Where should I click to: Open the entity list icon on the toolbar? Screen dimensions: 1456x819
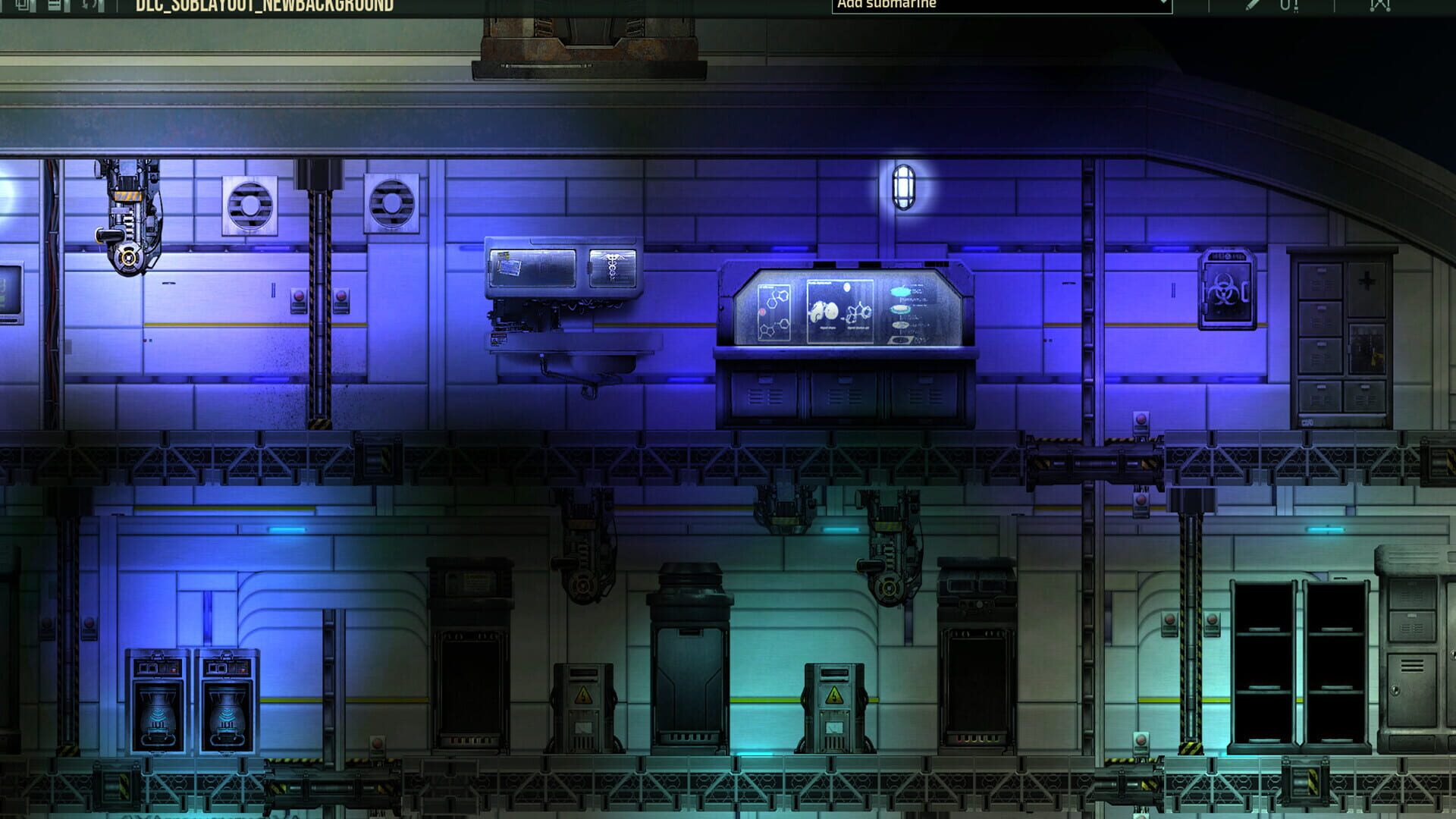pyautogui.click(x=55, y=6)
